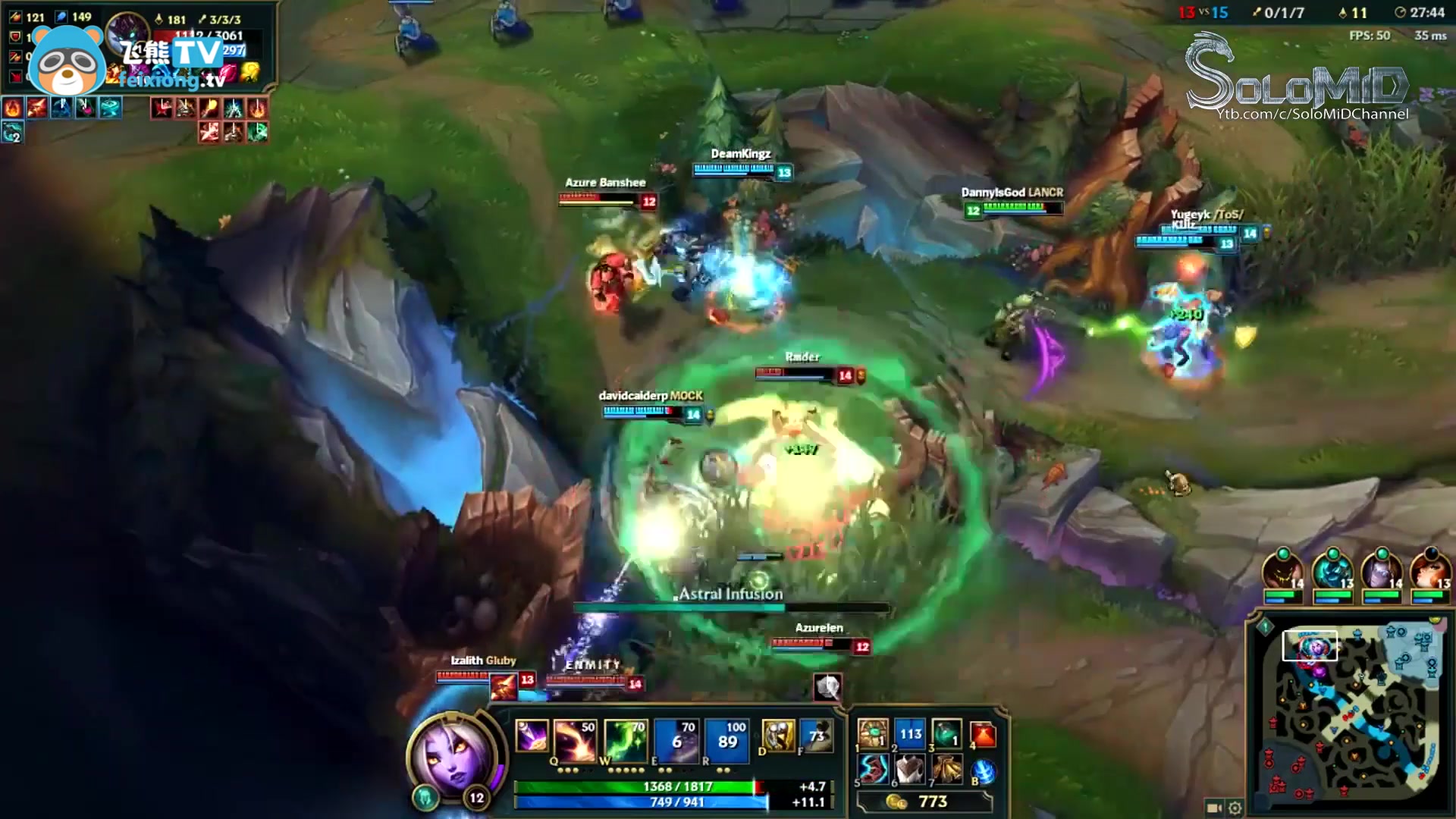Click the item slot showing 113 cooldown

pos(910,735)
